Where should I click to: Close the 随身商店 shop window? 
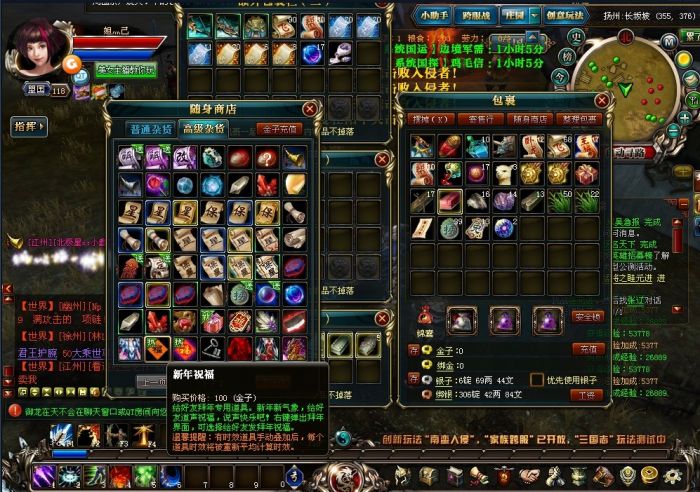click(x=309, y=108)
